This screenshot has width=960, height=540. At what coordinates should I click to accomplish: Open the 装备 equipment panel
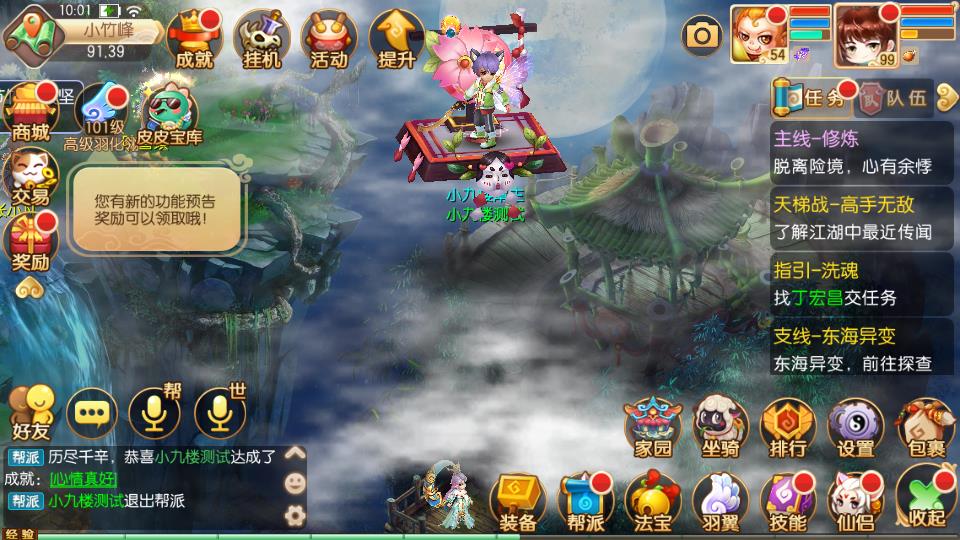[518, 500]
